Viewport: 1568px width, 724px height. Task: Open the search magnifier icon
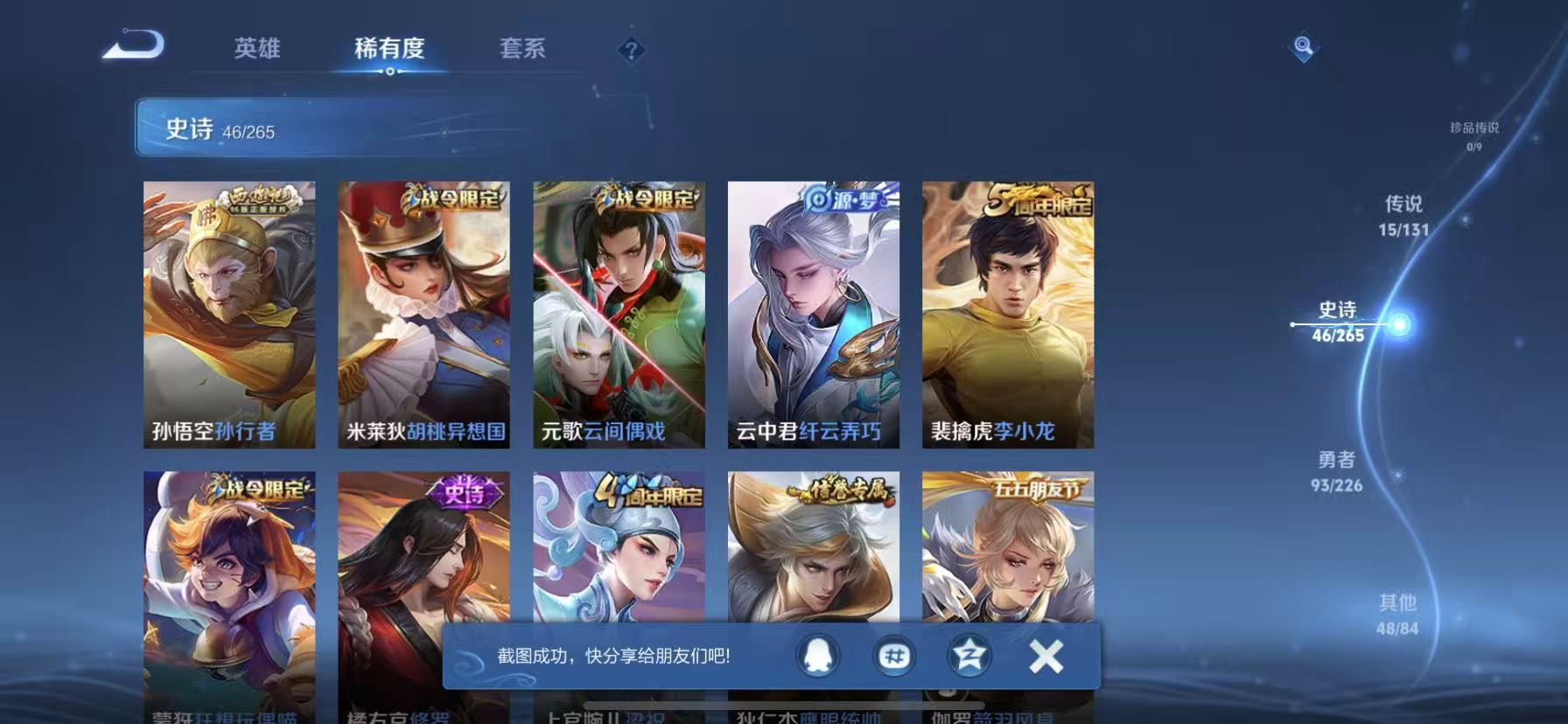1303,48
